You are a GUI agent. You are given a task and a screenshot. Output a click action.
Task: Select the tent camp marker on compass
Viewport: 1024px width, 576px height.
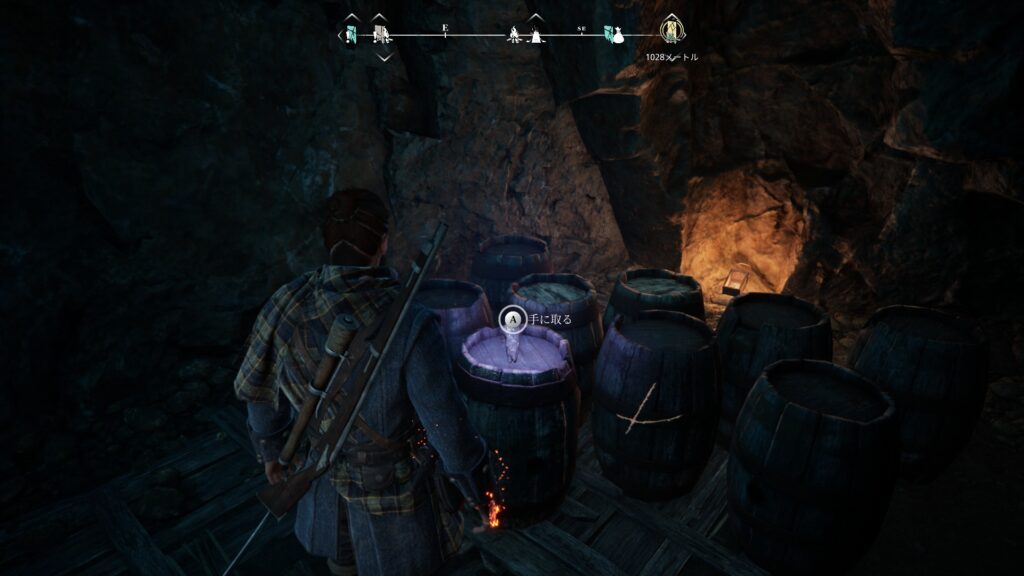pos(536,36)
